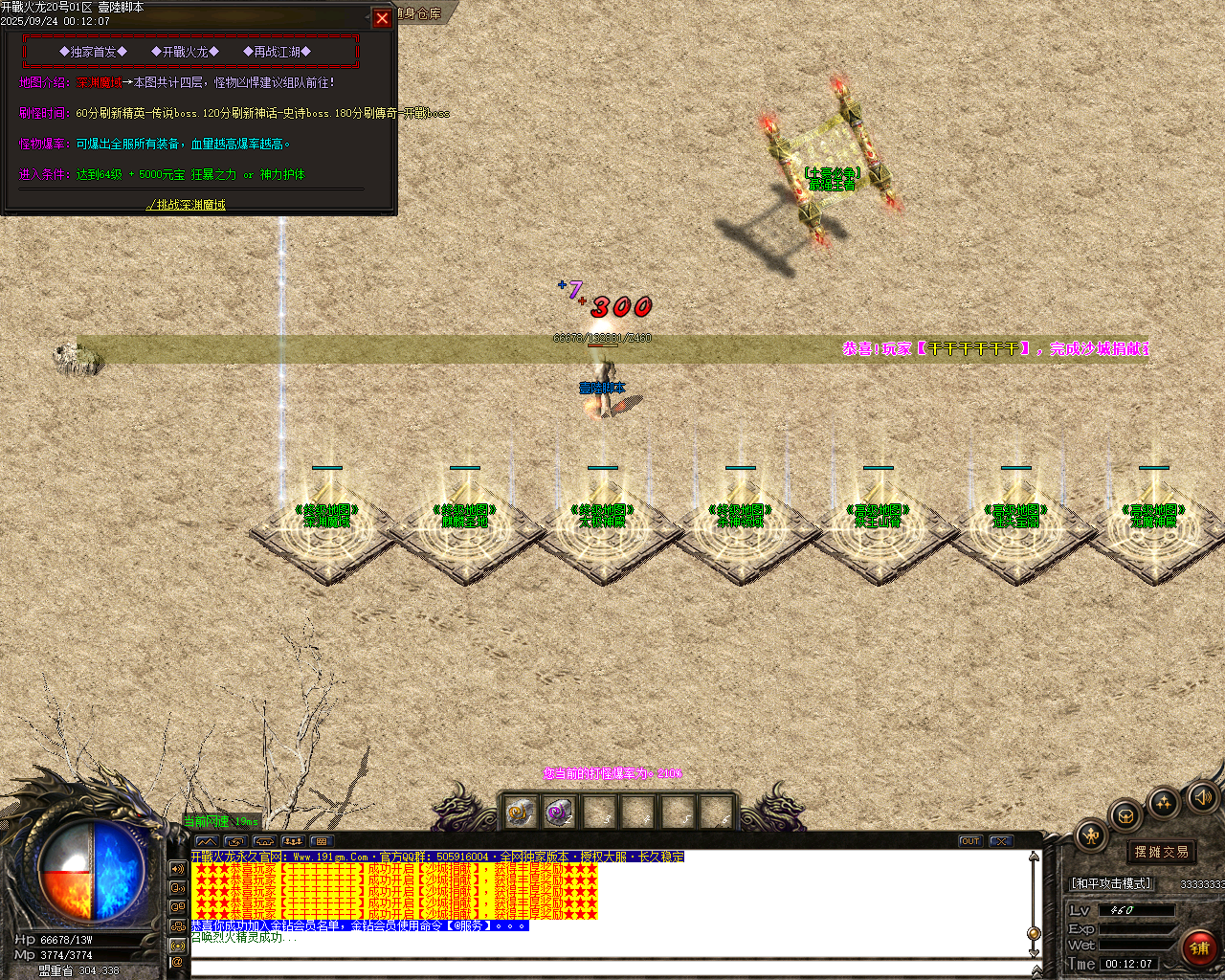This screenshot has height=980, width=1225.
Task: Click the team members icon in chat toolbar
Action: tap(293, 841)
